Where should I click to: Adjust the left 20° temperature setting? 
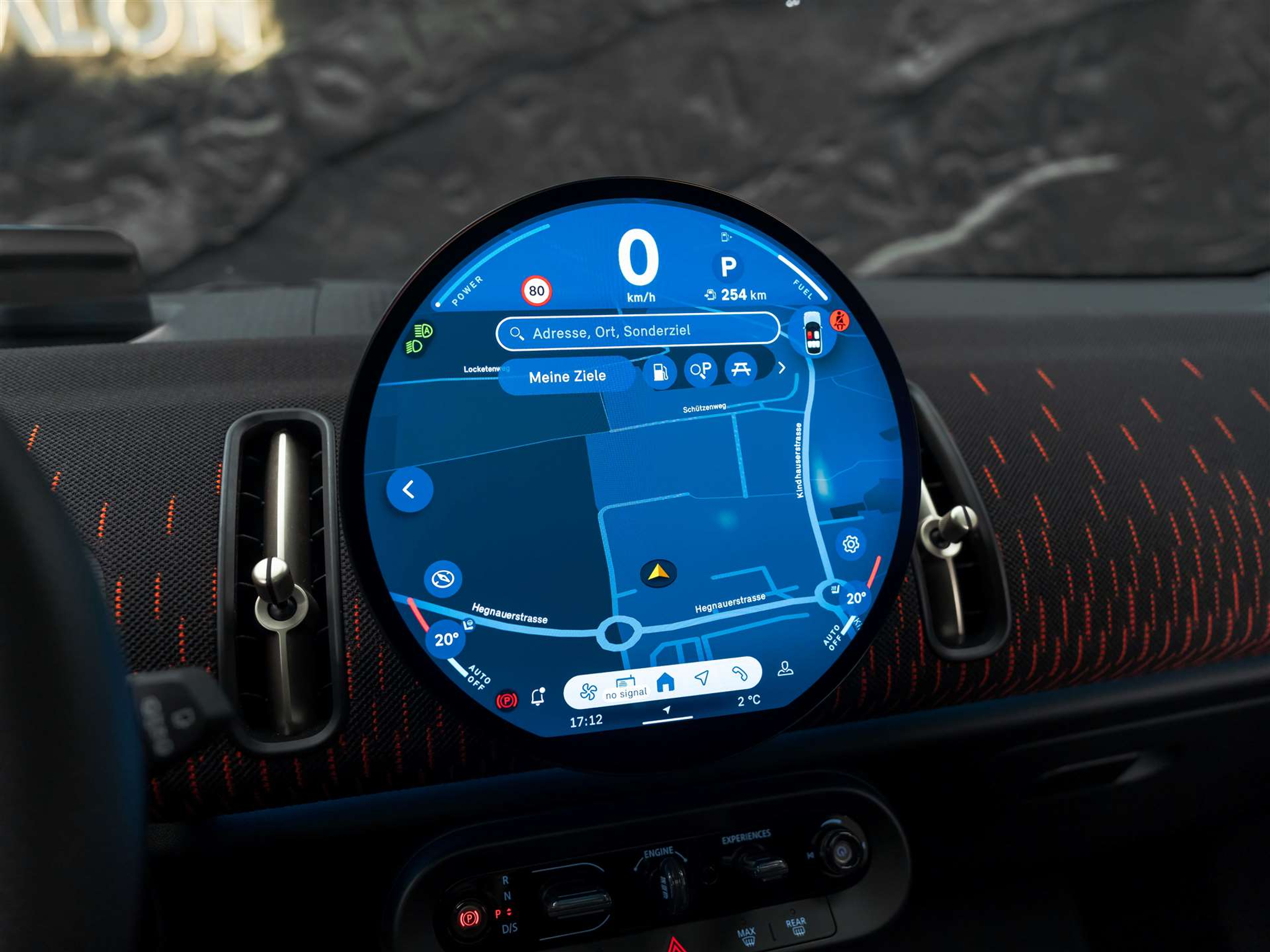[446, 639]
